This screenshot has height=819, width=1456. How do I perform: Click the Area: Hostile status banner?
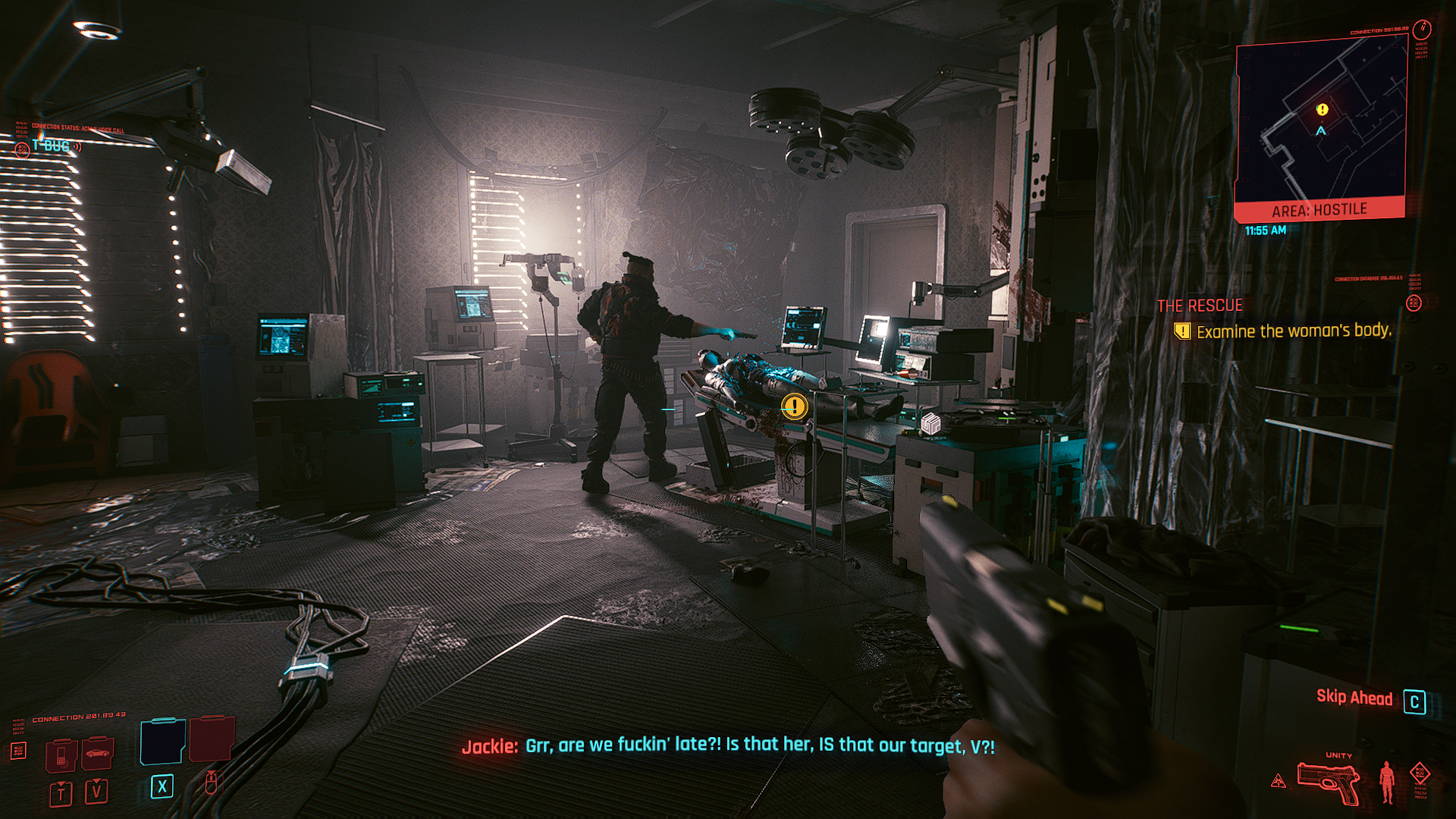click(1319, 209)
